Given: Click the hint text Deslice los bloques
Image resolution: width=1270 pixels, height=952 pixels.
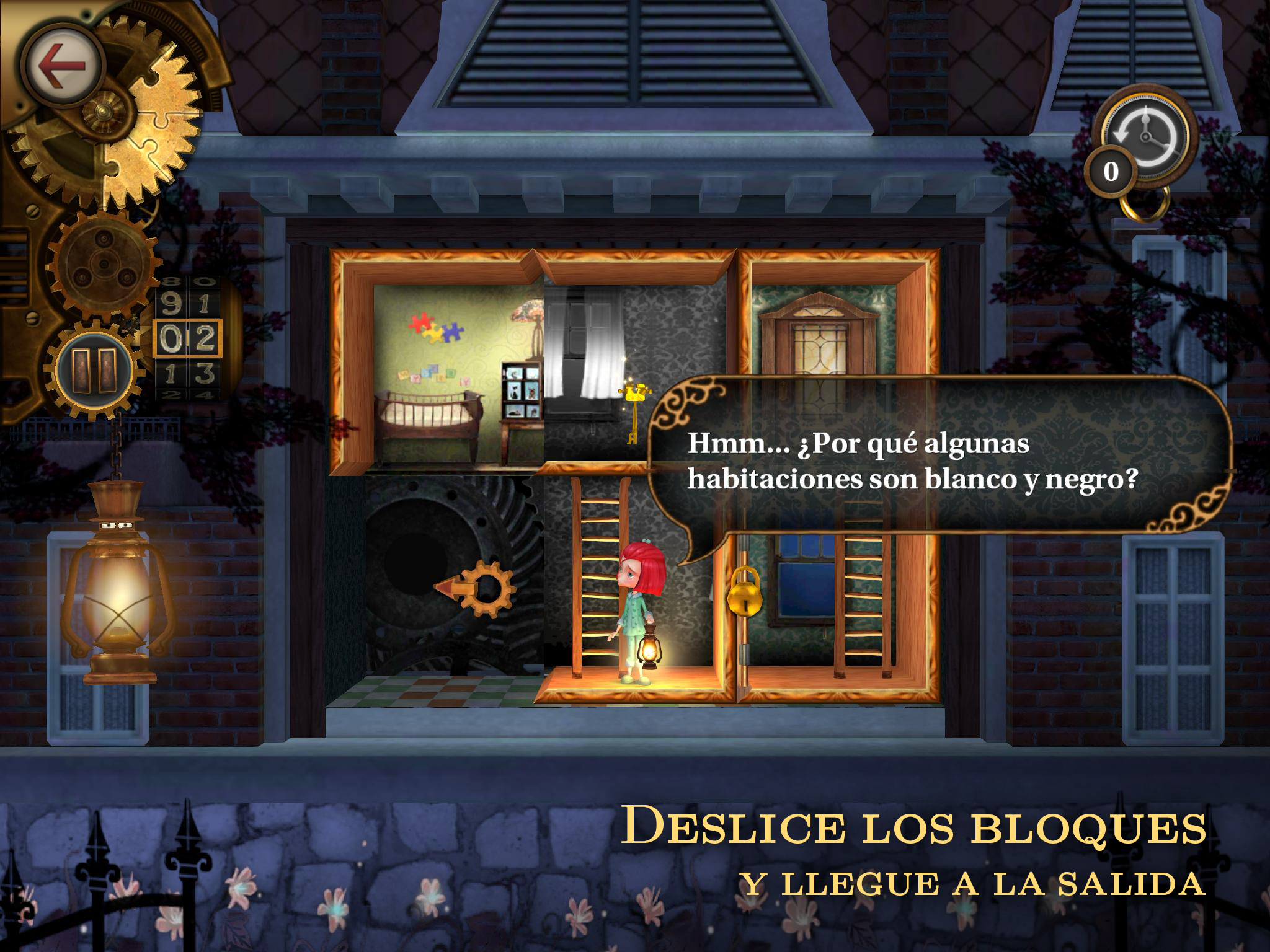Looking at the screenshot, I should click(918, 824).
